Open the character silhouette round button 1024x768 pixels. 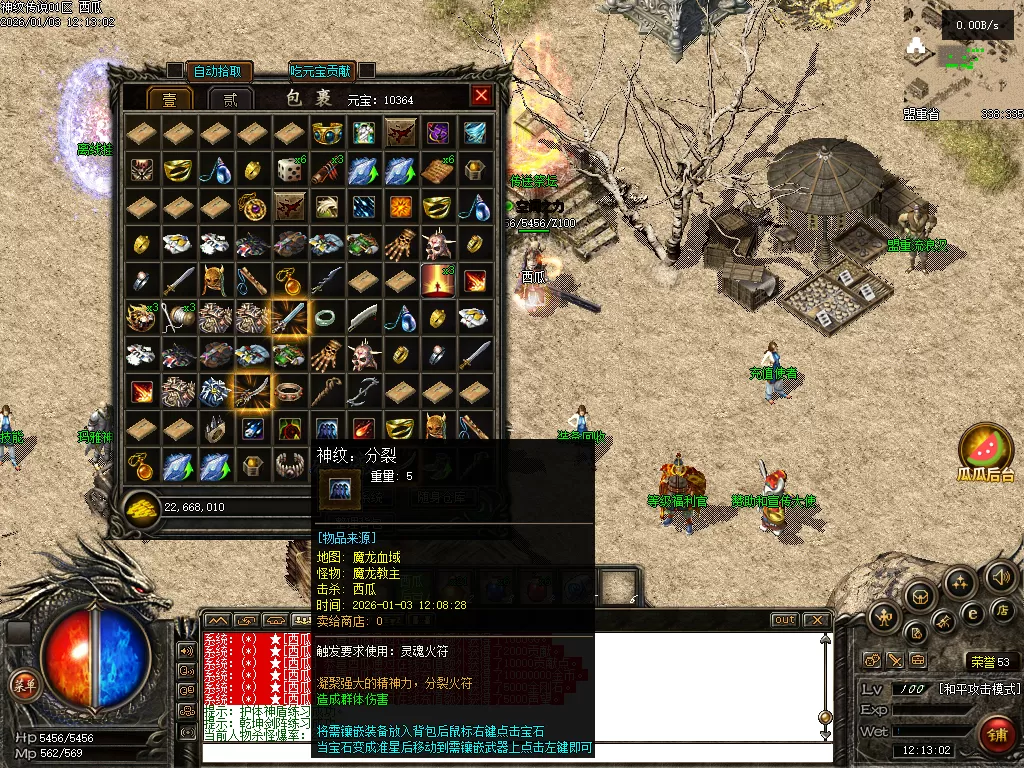click(x=884, y=618)
